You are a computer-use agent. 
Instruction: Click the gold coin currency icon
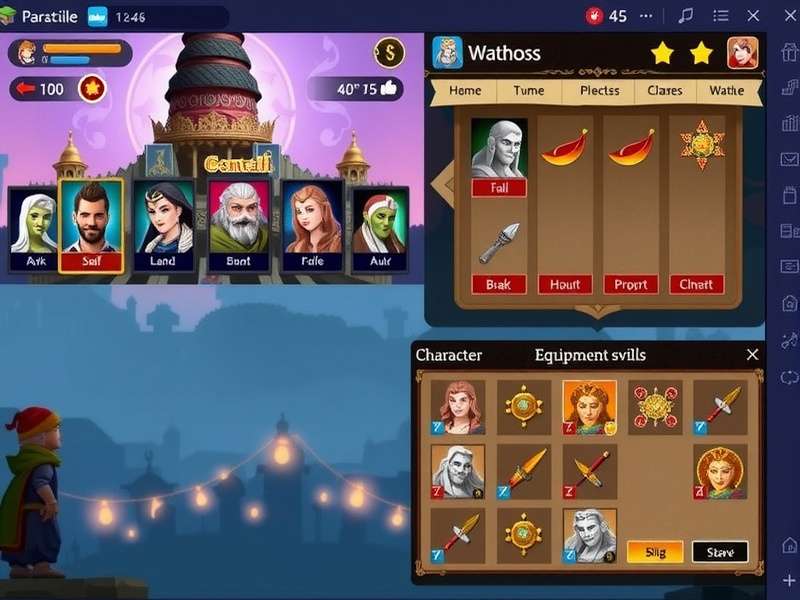pos(389,52)
